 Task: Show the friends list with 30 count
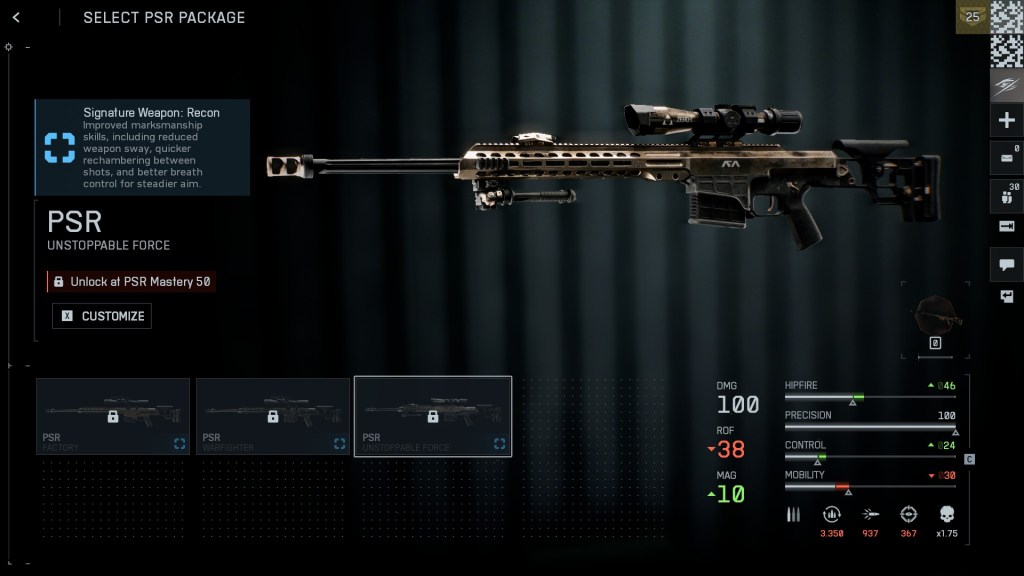coord(1006,193)
